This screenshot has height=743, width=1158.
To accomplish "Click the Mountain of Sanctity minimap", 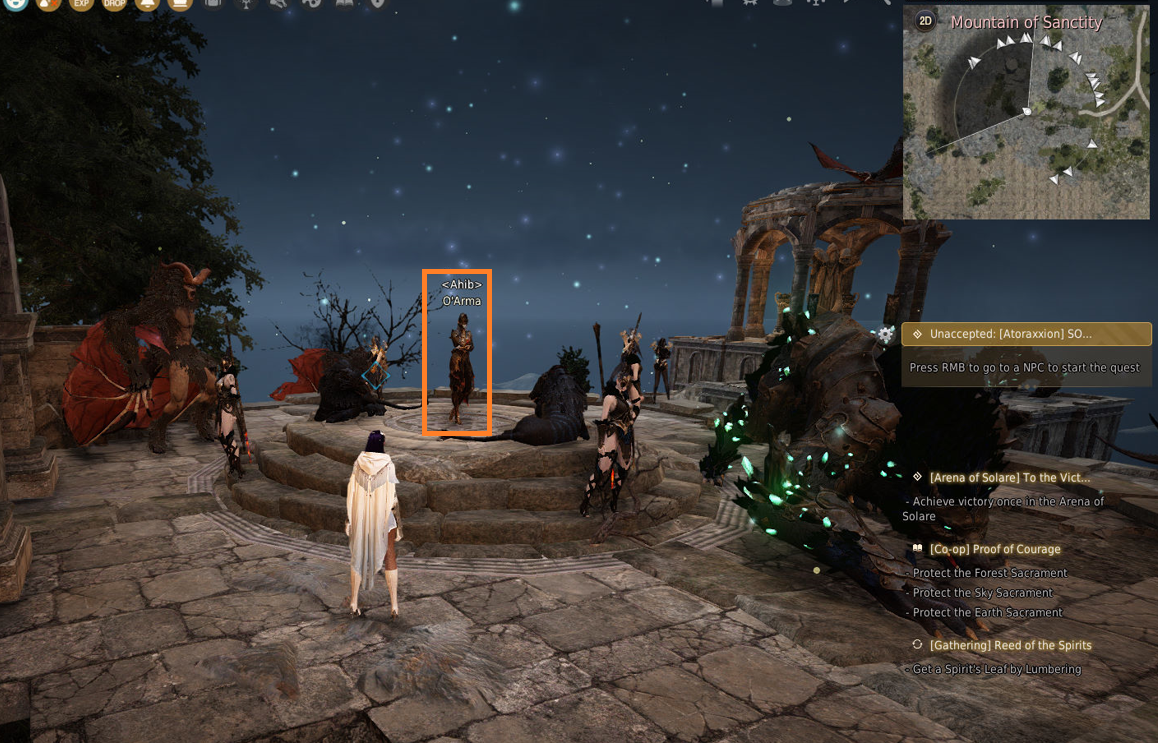I will point(1026,125).
